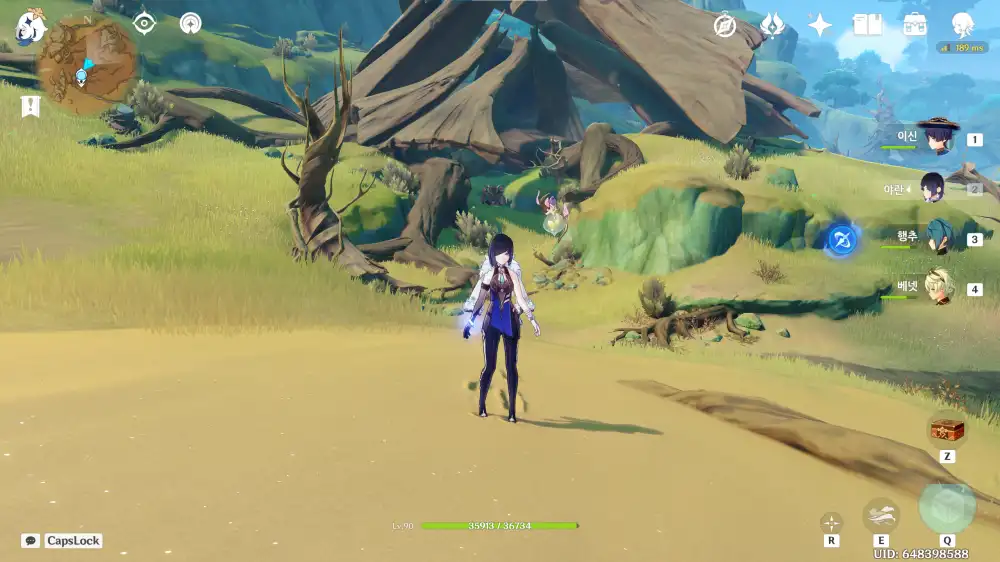Open the co-op character head icon
The image size is (1000, 562).
click(962, 26)
